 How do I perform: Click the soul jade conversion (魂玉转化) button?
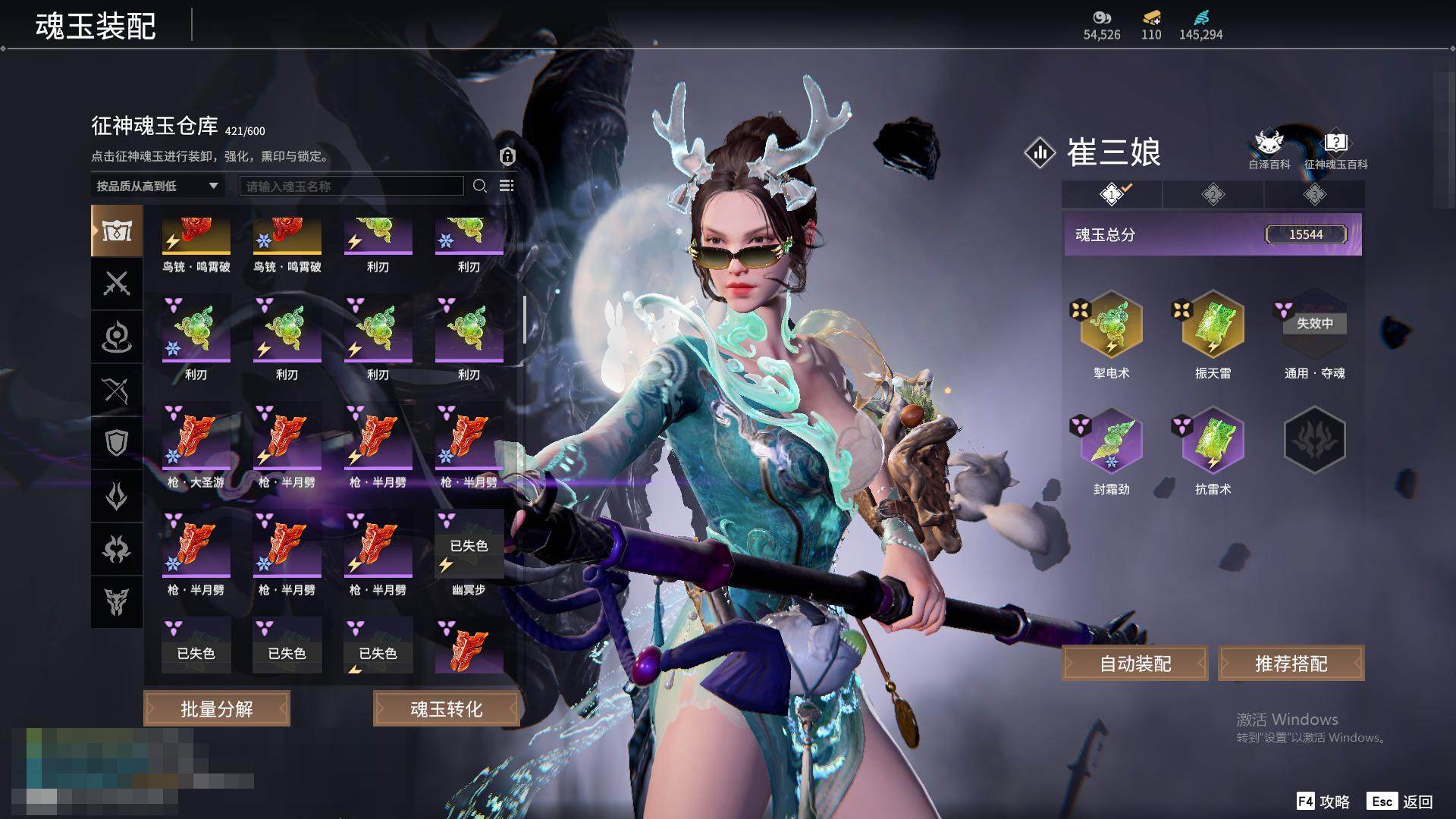[x=446, y=709]
